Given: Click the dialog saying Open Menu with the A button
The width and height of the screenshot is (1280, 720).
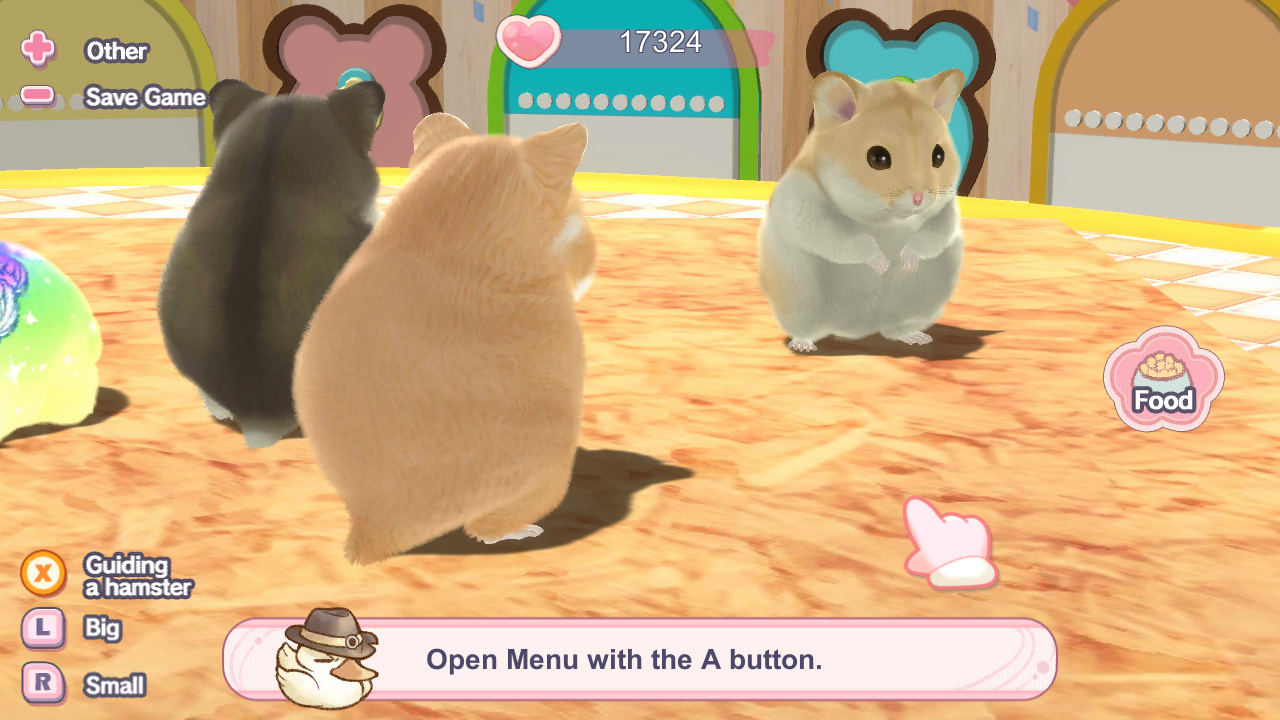Looking at the screenshot, I should click(625, 659).
